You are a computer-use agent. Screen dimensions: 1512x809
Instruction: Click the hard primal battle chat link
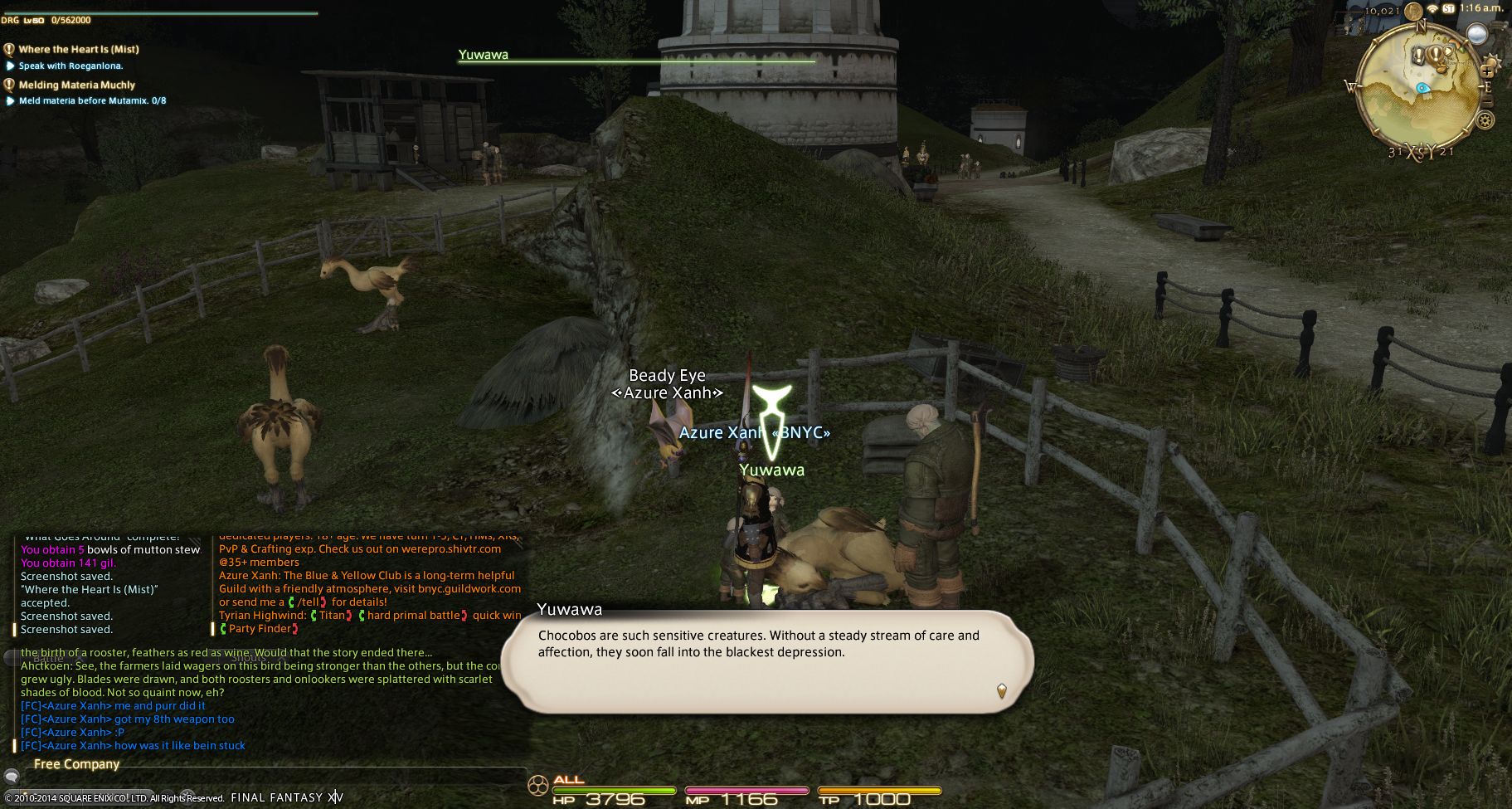(413, 616)
